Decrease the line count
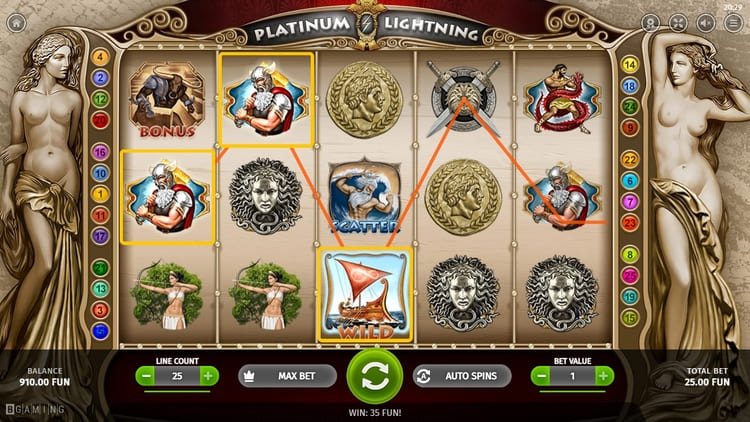The image size is (750, 422). click(x=146, y=376)
